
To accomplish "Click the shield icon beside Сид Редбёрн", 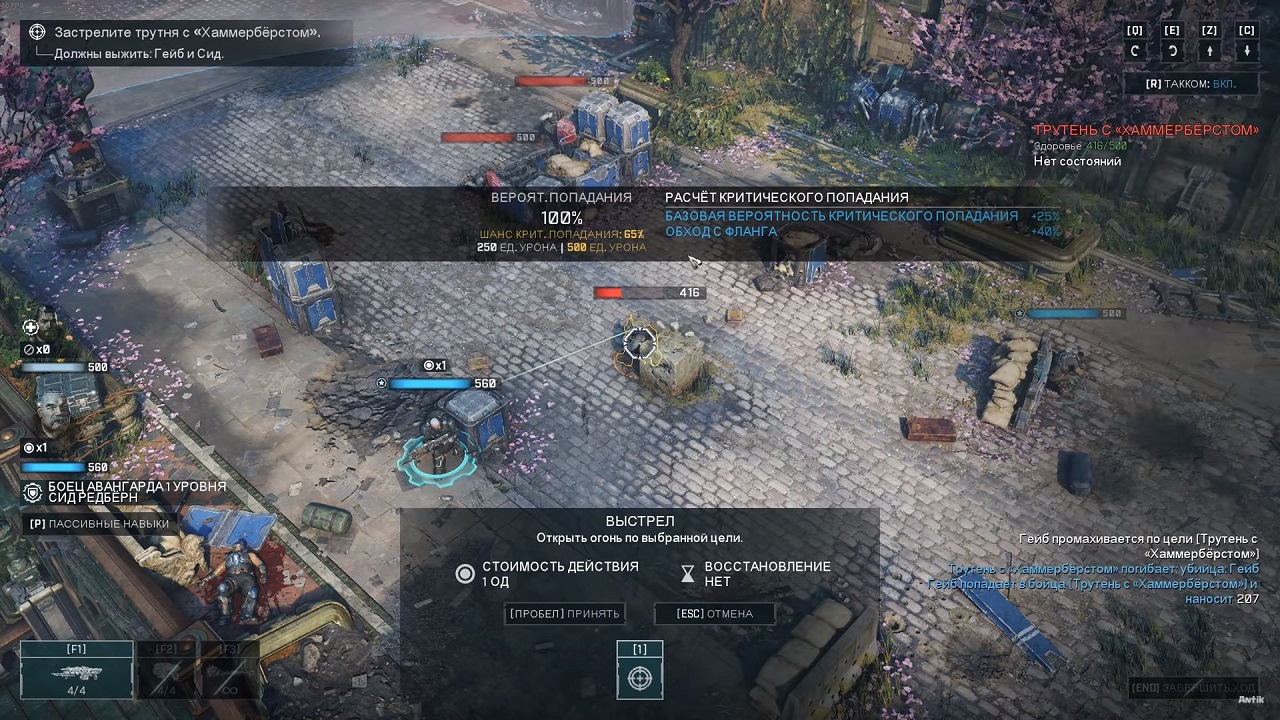I will [30, 489].
